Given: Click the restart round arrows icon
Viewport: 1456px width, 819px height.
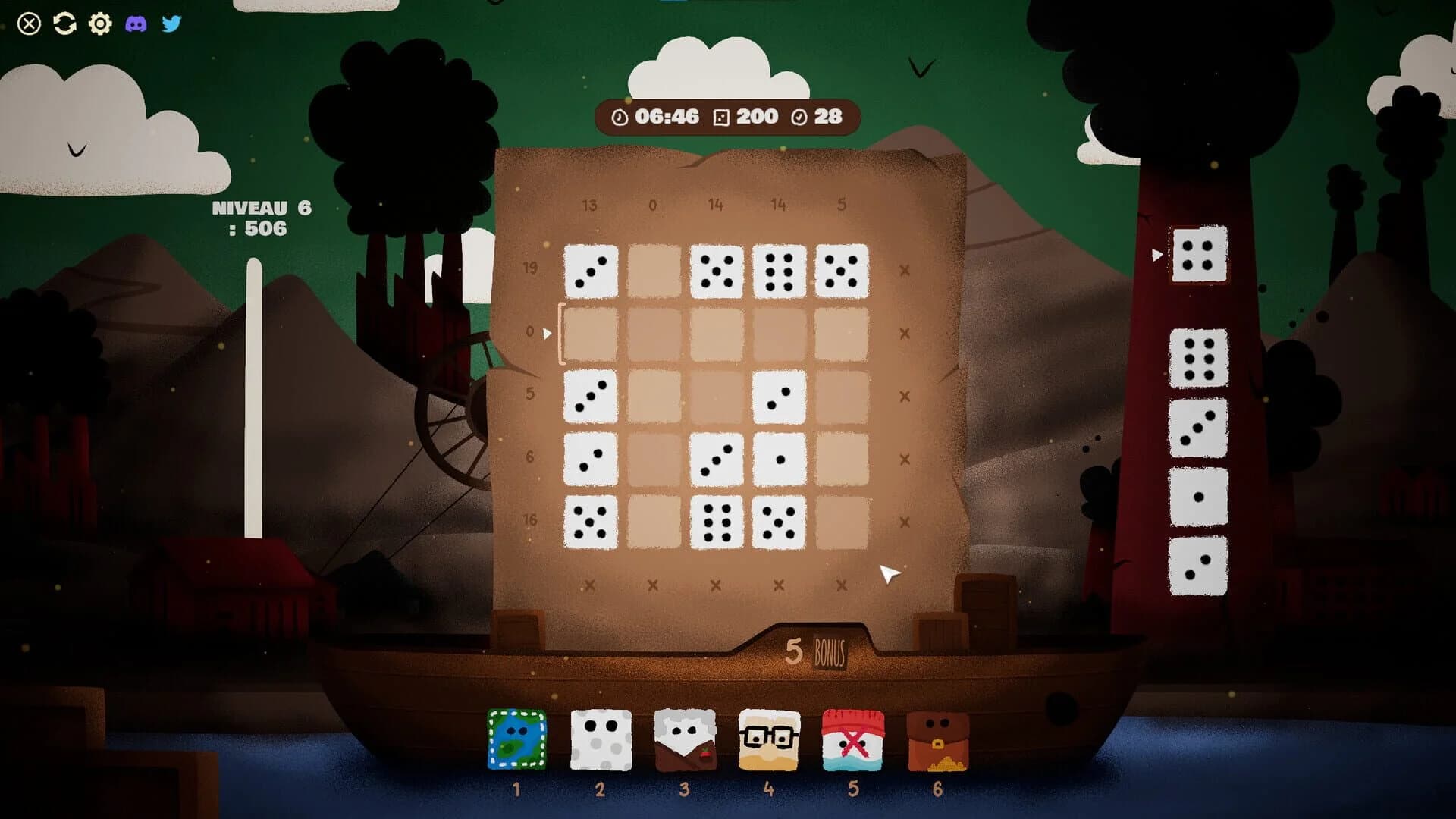Looking at the screenshot, I should point(64,25).
